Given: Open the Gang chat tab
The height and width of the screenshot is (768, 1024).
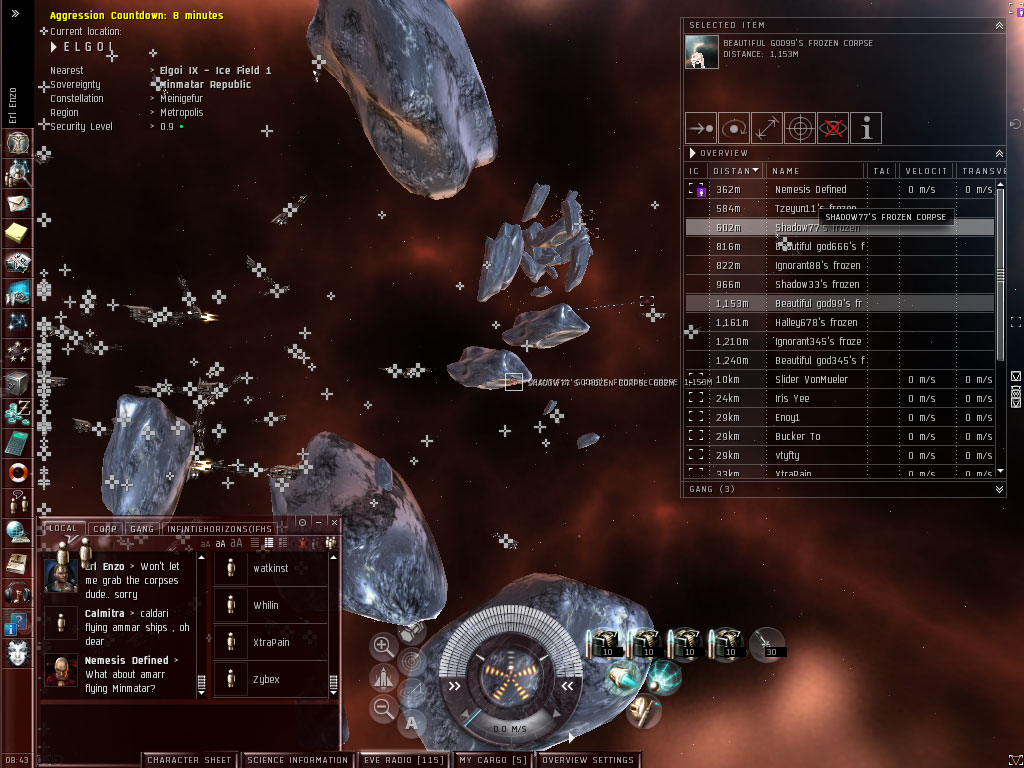Looking at the screenshot, I should pos(142,528).
